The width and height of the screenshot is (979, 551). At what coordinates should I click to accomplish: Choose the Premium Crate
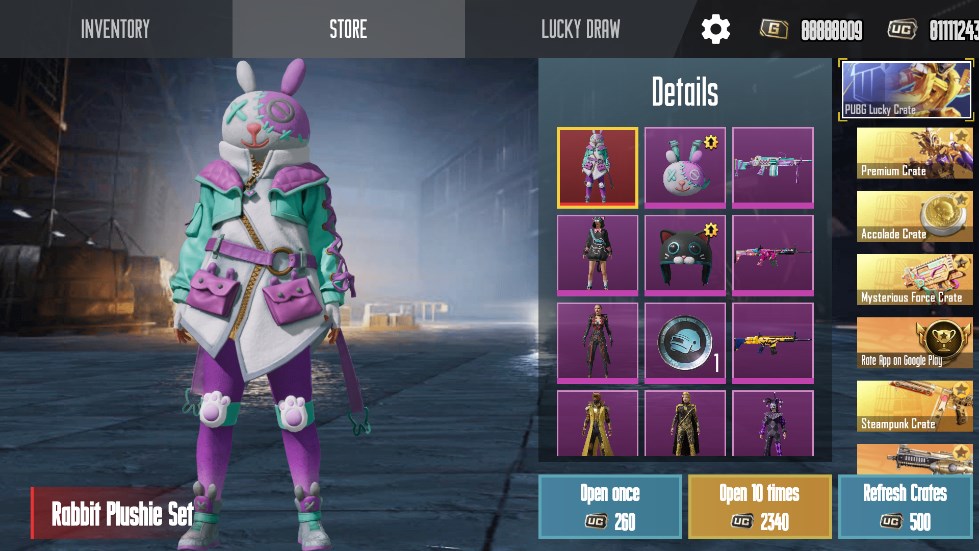[x=916, y=153]
